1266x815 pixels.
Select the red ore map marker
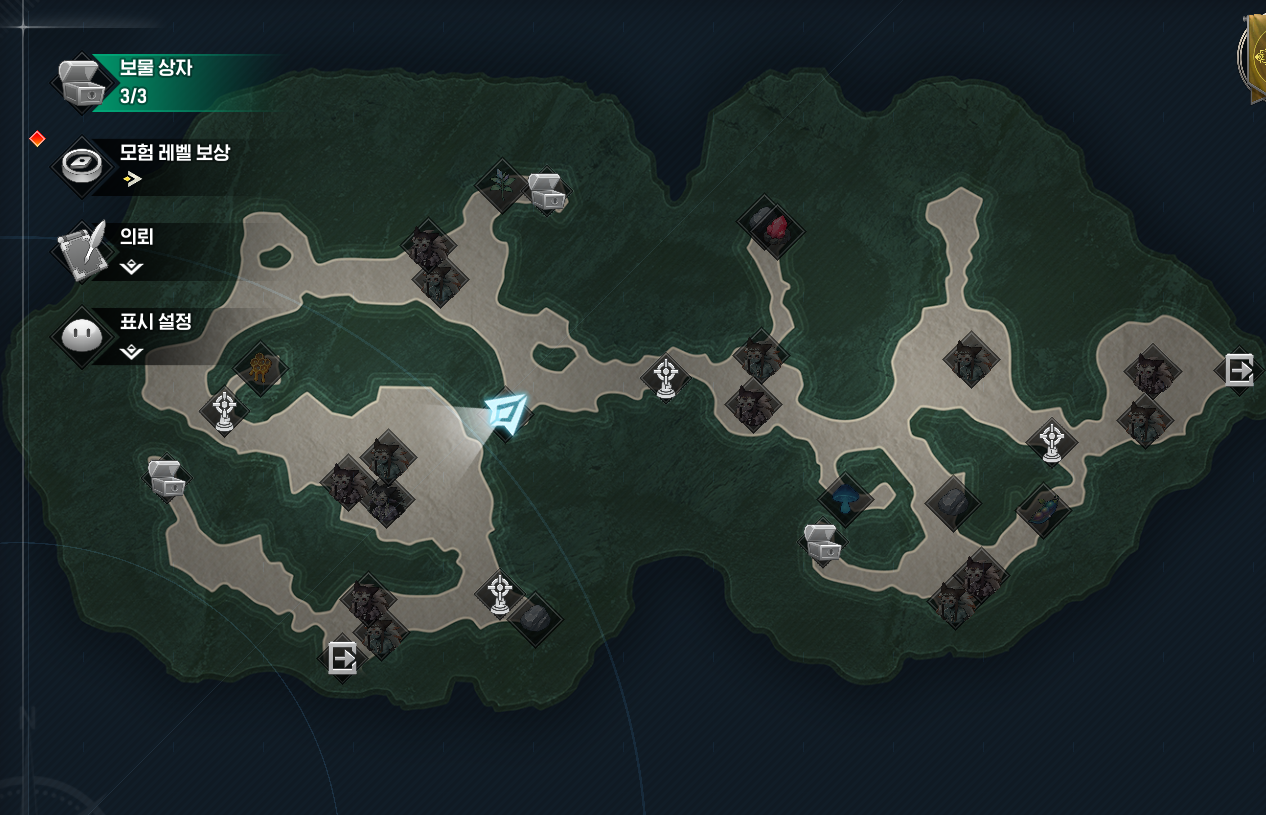772,227
